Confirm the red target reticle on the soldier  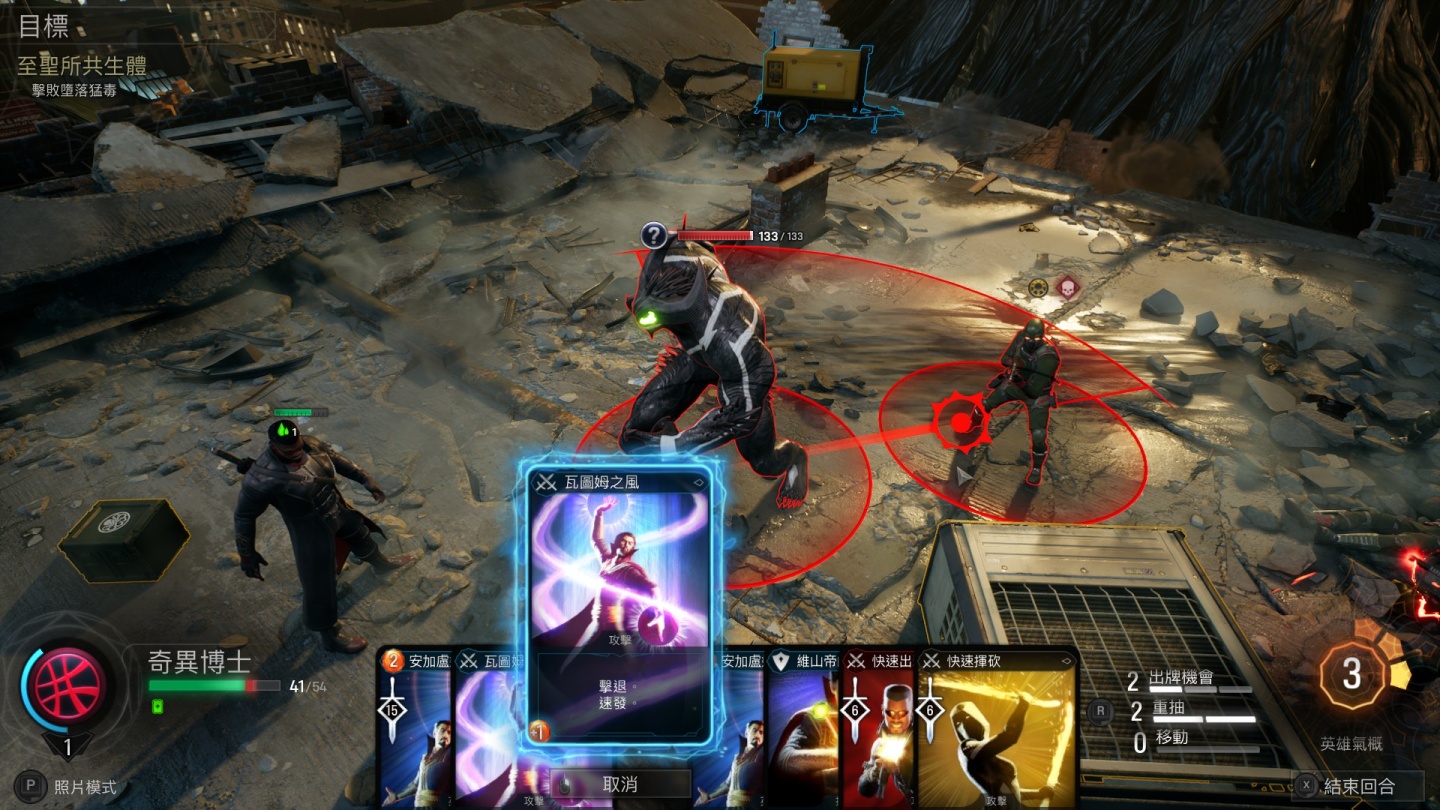pyautogui.click(x=961, y=423)
